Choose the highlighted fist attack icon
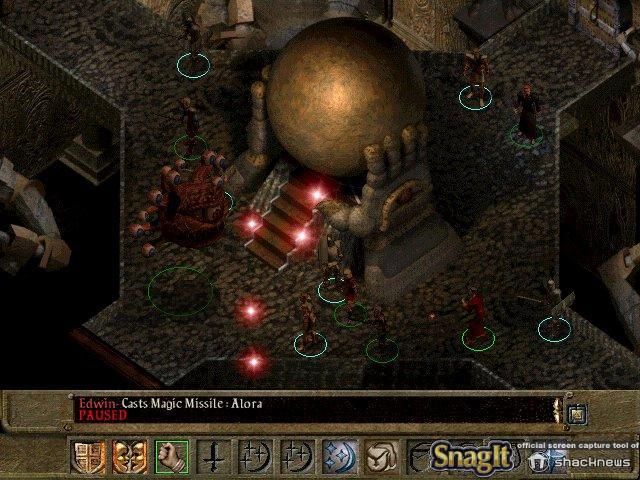Screen dimensions: 640x480 (172, 456)
